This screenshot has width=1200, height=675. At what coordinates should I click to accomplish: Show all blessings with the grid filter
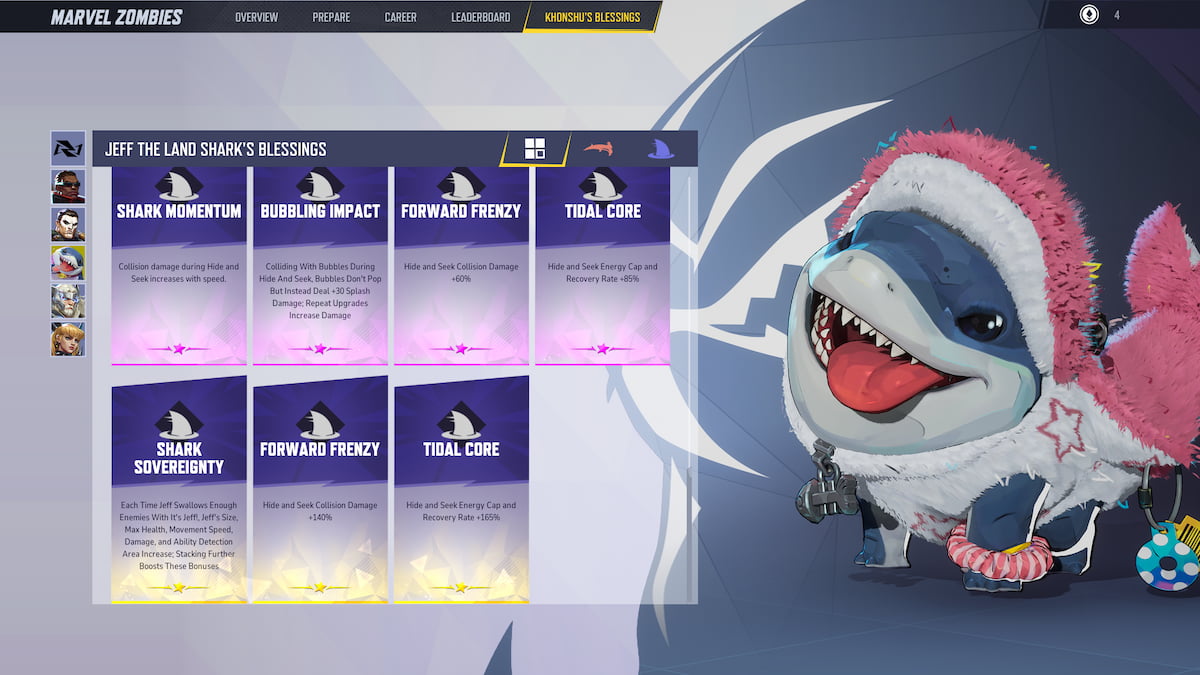[535, 149]
